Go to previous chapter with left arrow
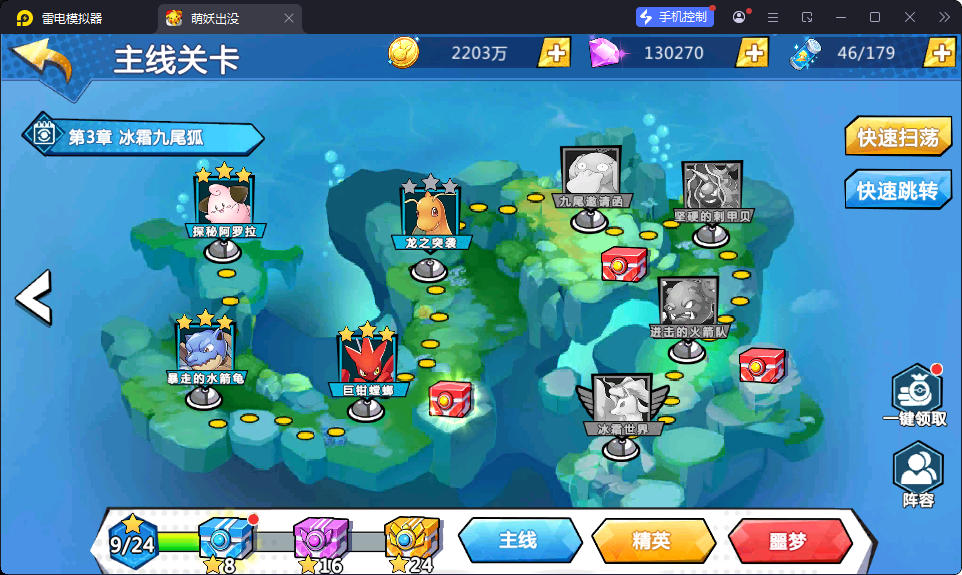962x575 pixels. [x=32, y=296]
